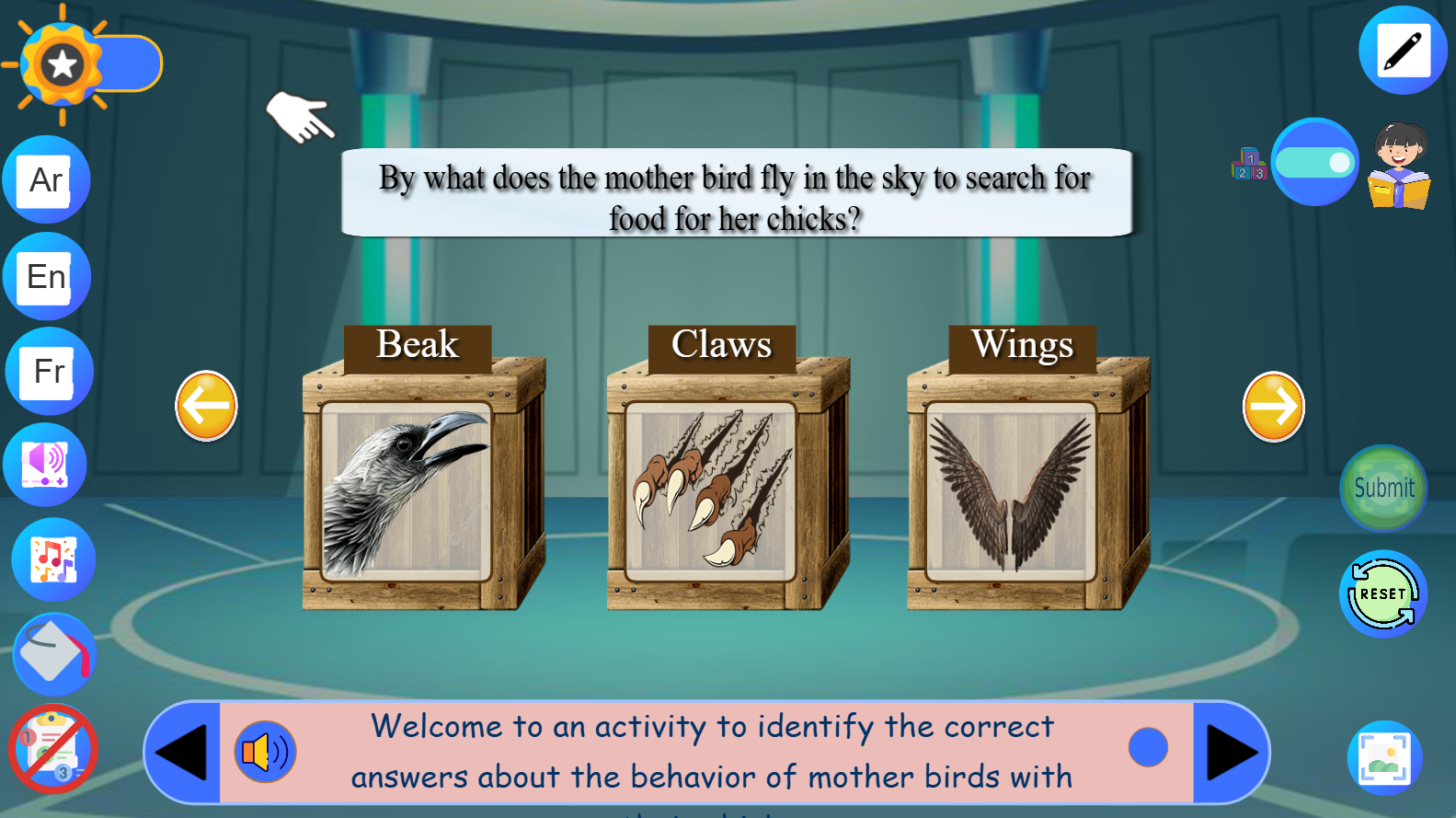The image size is (1456, 818).
Task: Click the star gear settings slider control
Action: [x=62, y=63]
